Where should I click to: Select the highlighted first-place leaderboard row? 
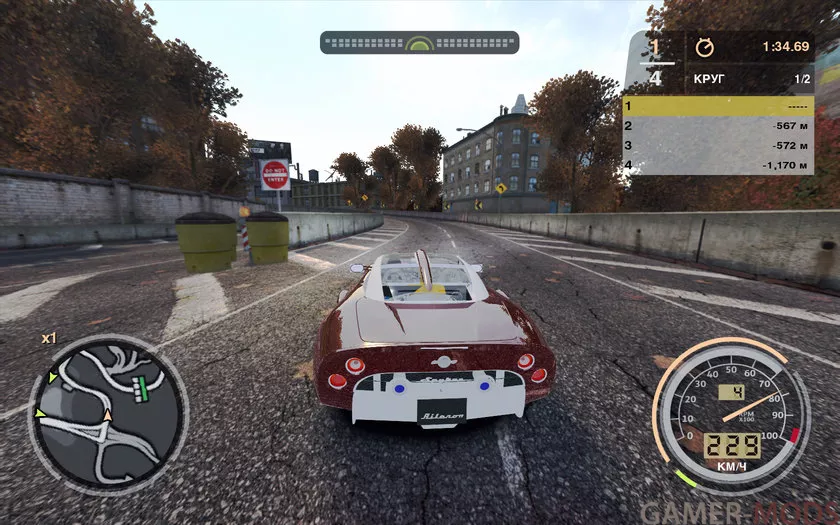pos(718,106)
